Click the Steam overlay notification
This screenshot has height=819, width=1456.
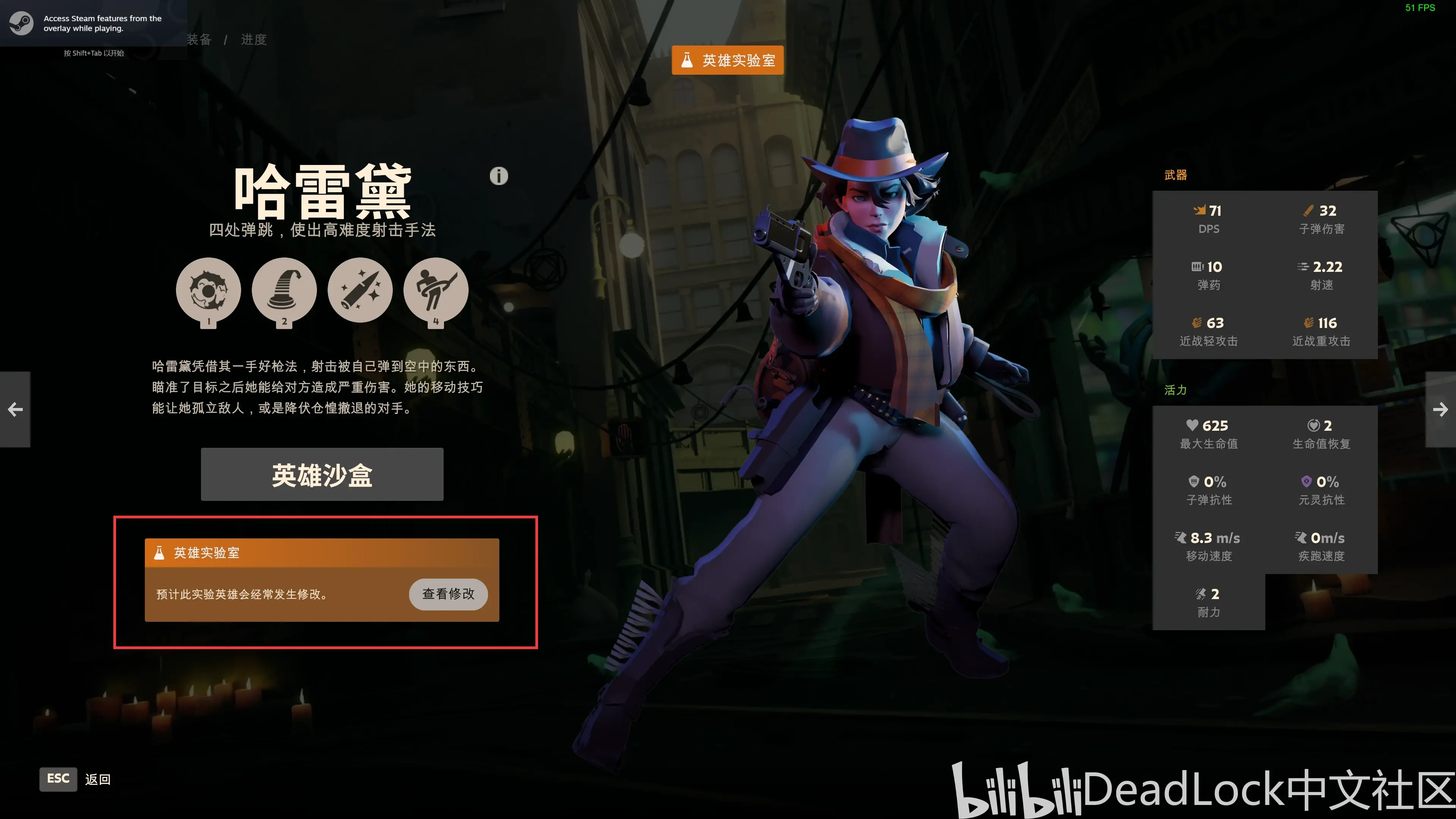(x=93, y=24)
